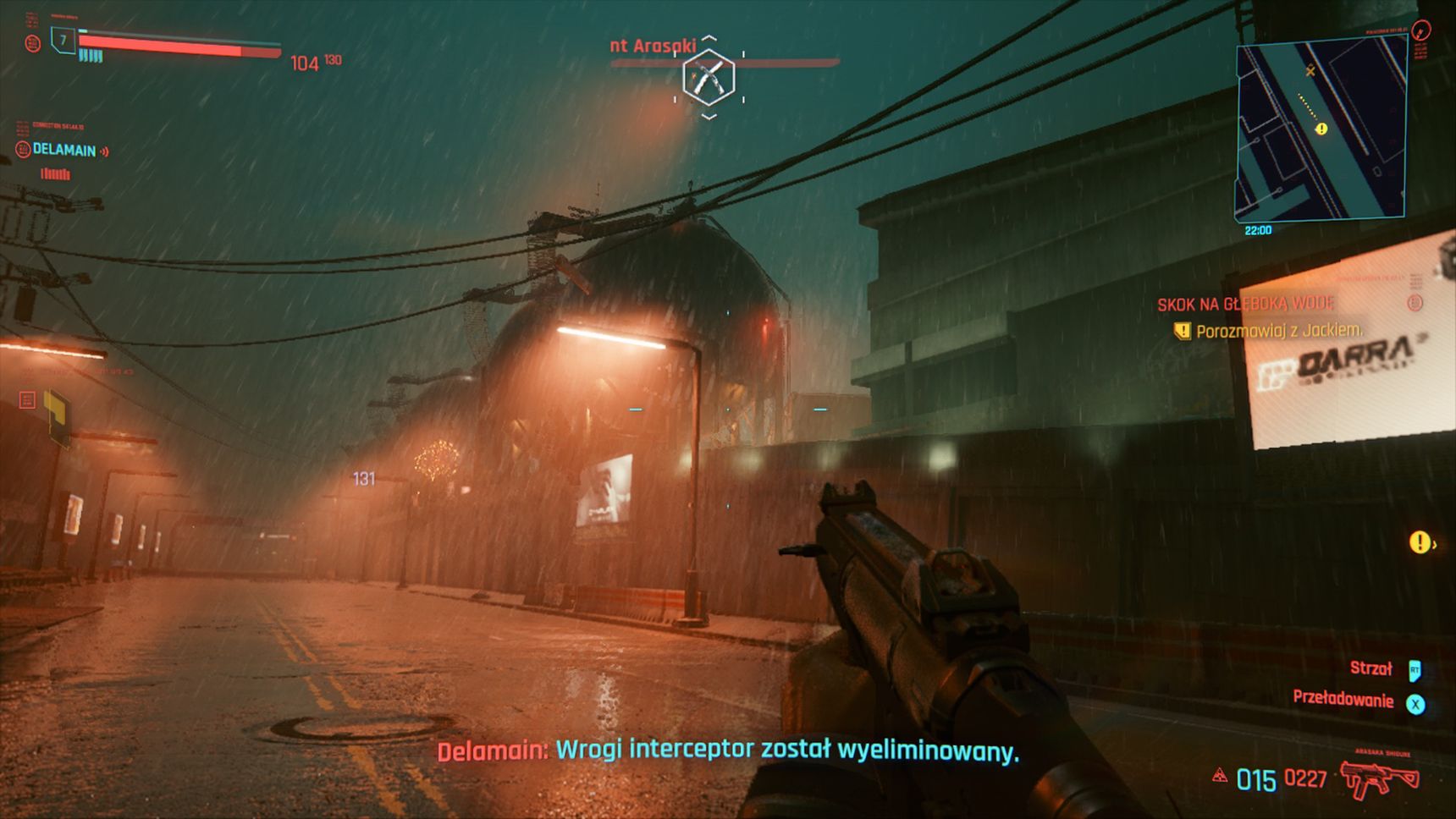Select the equipped submachine gun weapon icon
This screenshot has height=819, width=1456.
coord(1379,778)
